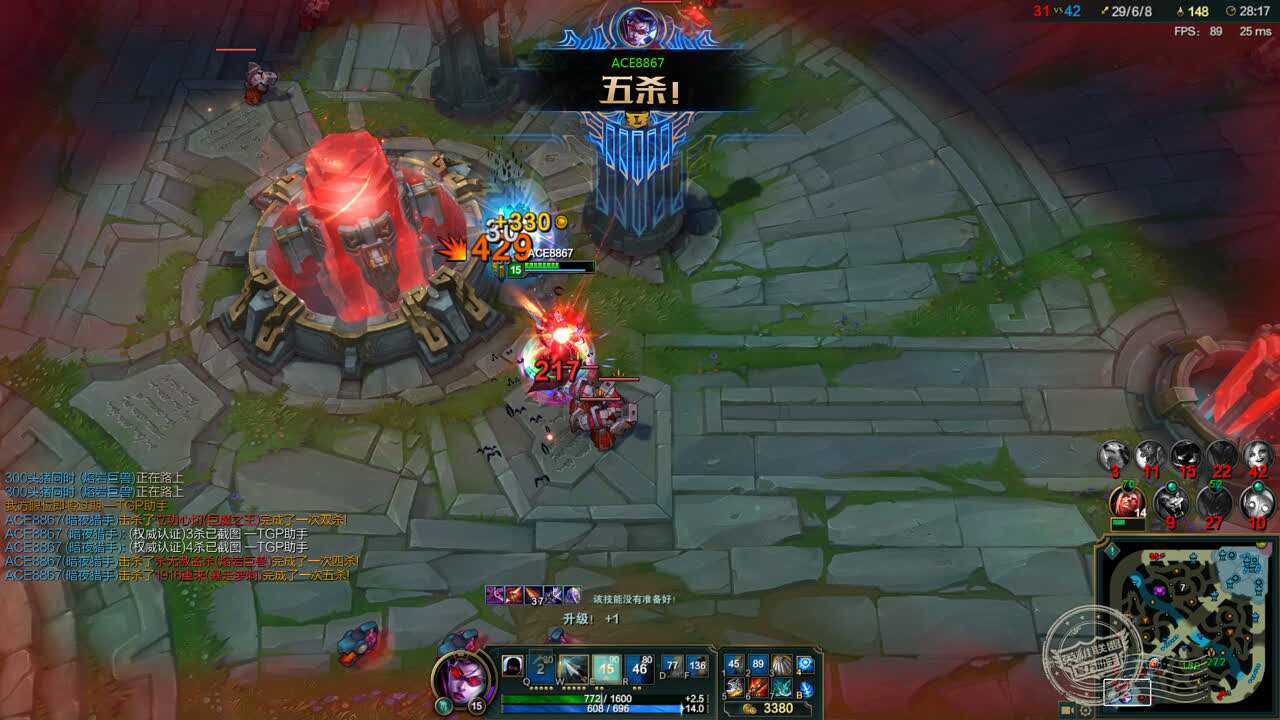Select the D summoner spell icon
This screenshot has height=720, width=1280.
[672, 667]
